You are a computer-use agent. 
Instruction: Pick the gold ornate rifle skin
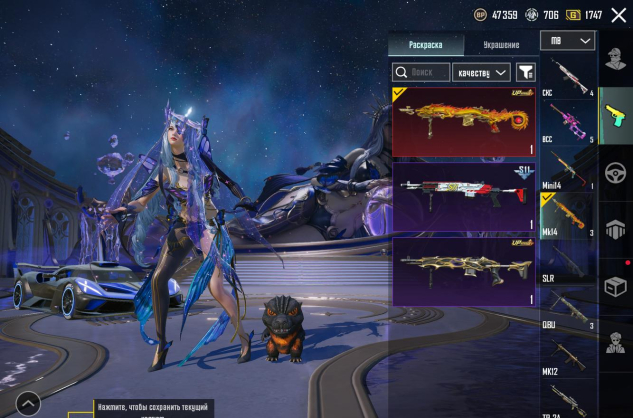(463, 270)
